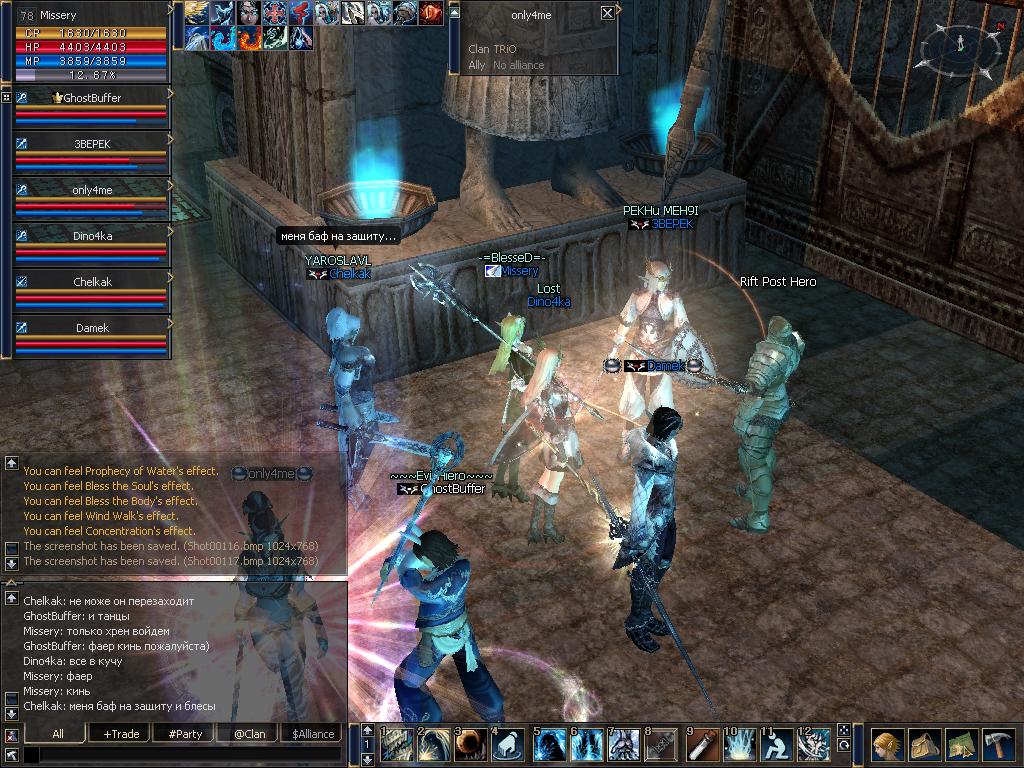The image size is (1024, 768).
Task: Use the sitting figure action in slot 11
Action: click(x=776, y=746)
